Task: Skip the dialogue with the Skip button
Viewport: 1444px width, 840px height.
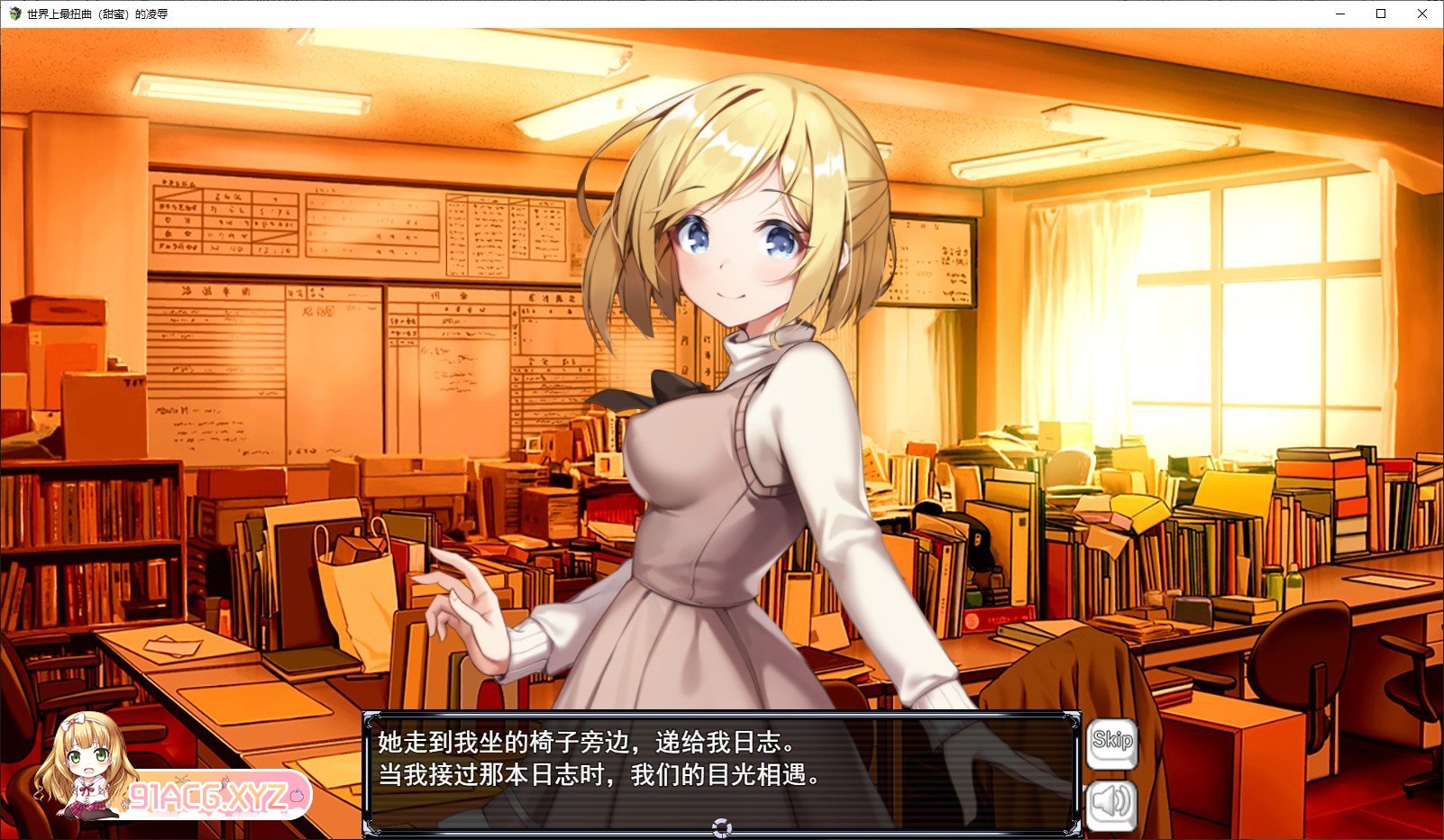Action: (1111, 743)
